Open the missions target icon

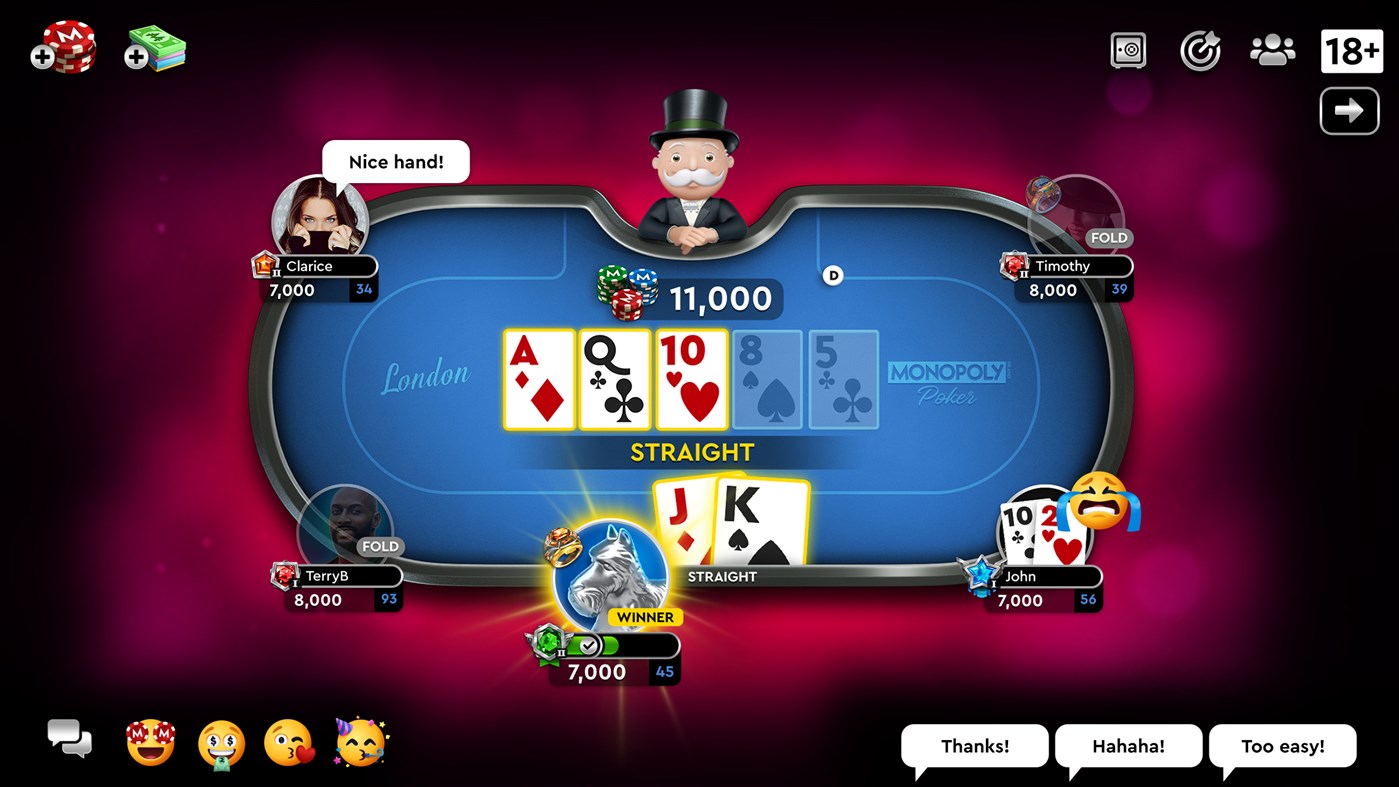[x=1200, y=50]
